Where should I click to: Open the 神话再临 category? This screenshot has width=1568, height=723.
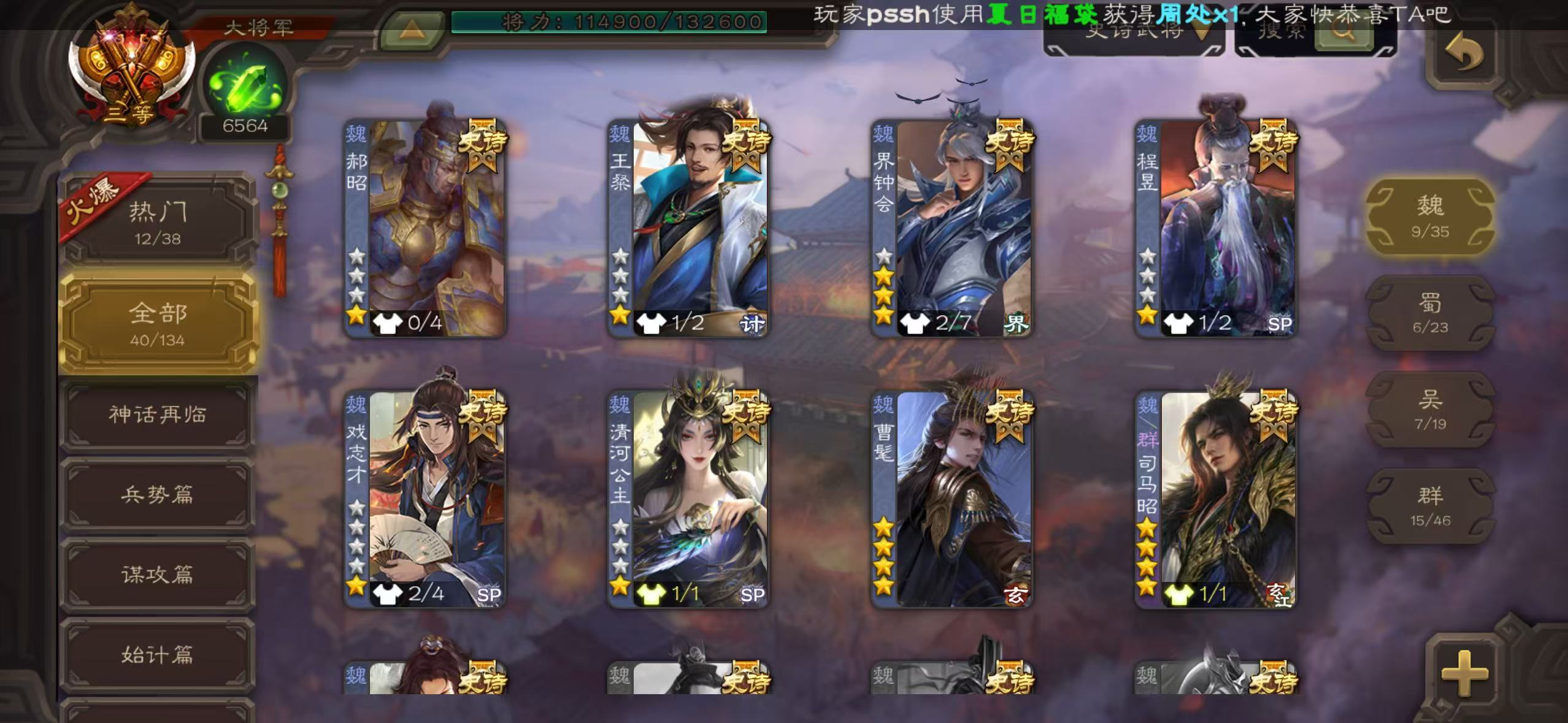158,415
